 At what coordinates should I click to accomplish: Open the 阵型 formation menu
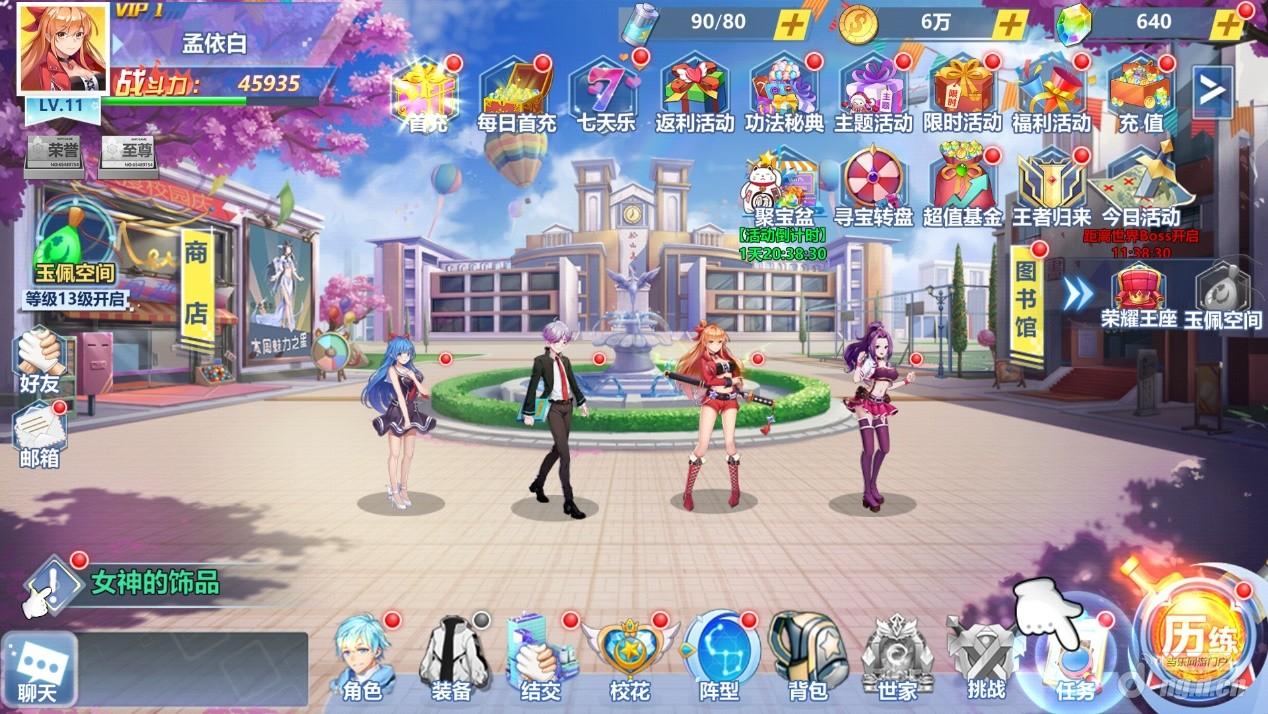[x=720, y=656]
